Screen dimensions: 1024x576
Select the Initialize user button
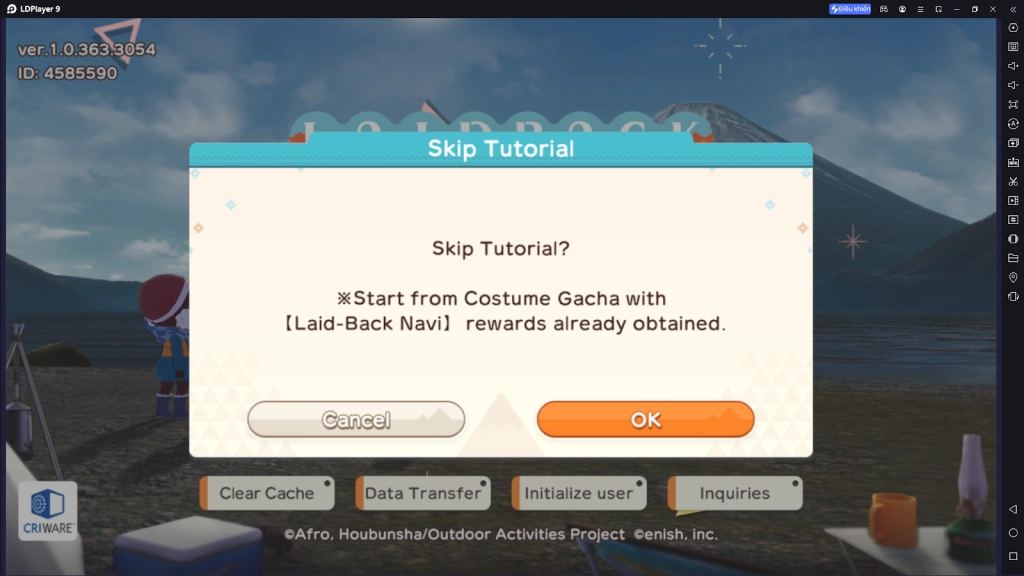click(x=578, y=493)
